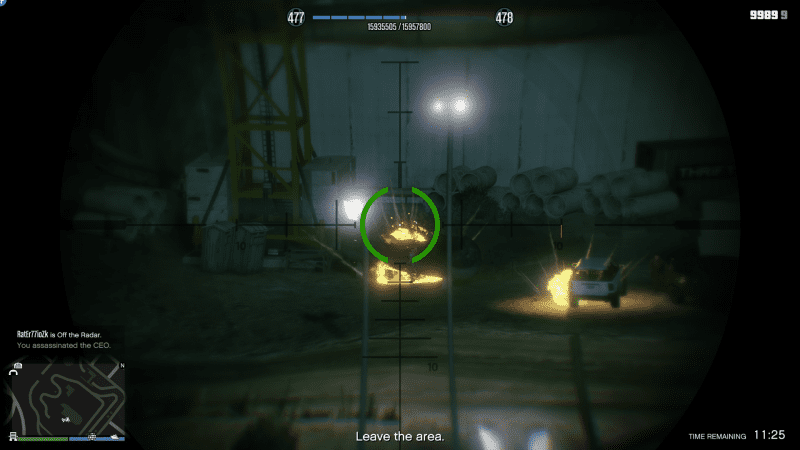Screen dimensions: 800x450
Task: Open the Off the Radar notification
Action: 58,334
